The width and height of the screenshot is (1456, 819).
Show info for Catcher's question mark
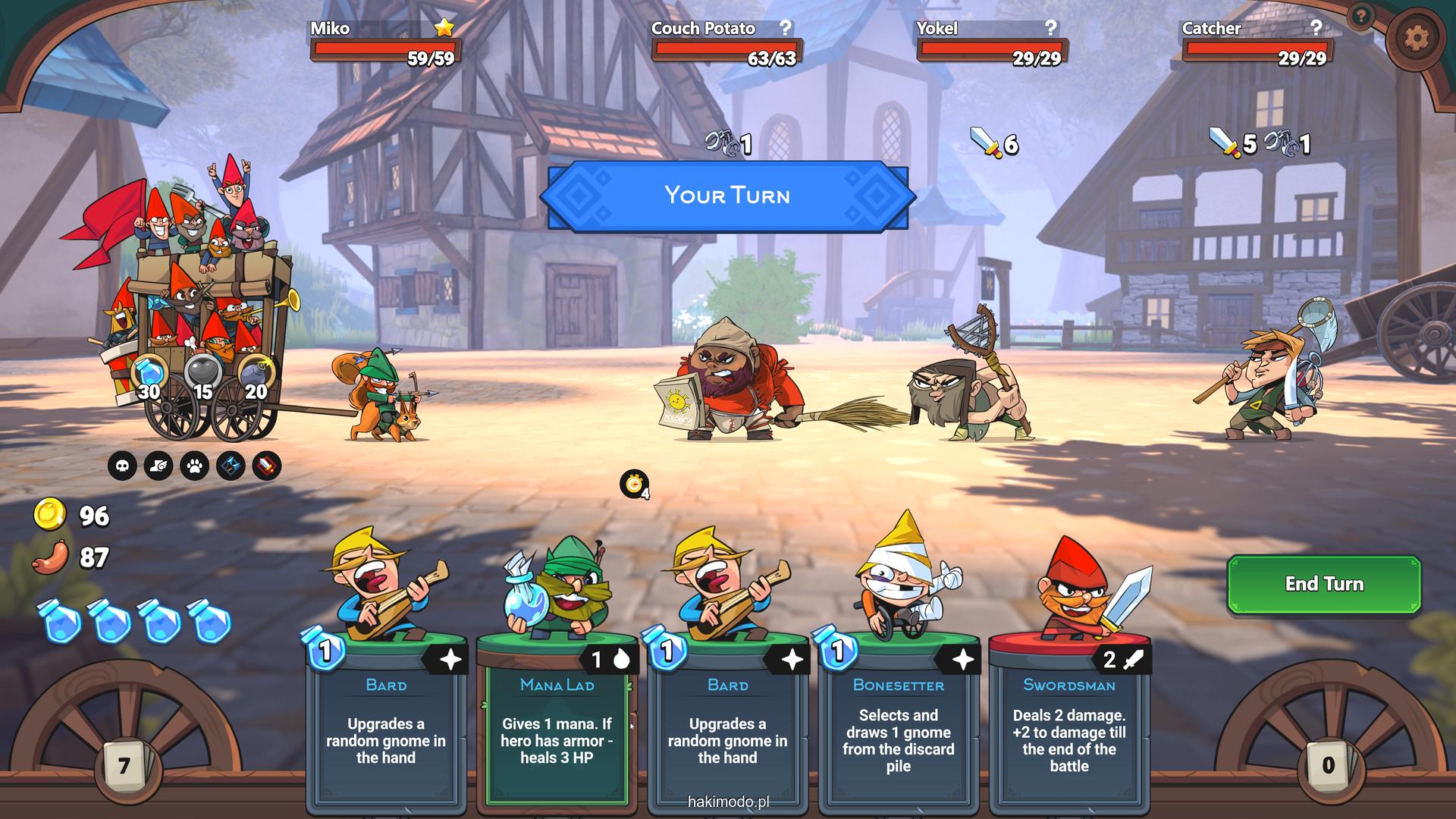coord(1316,28)
